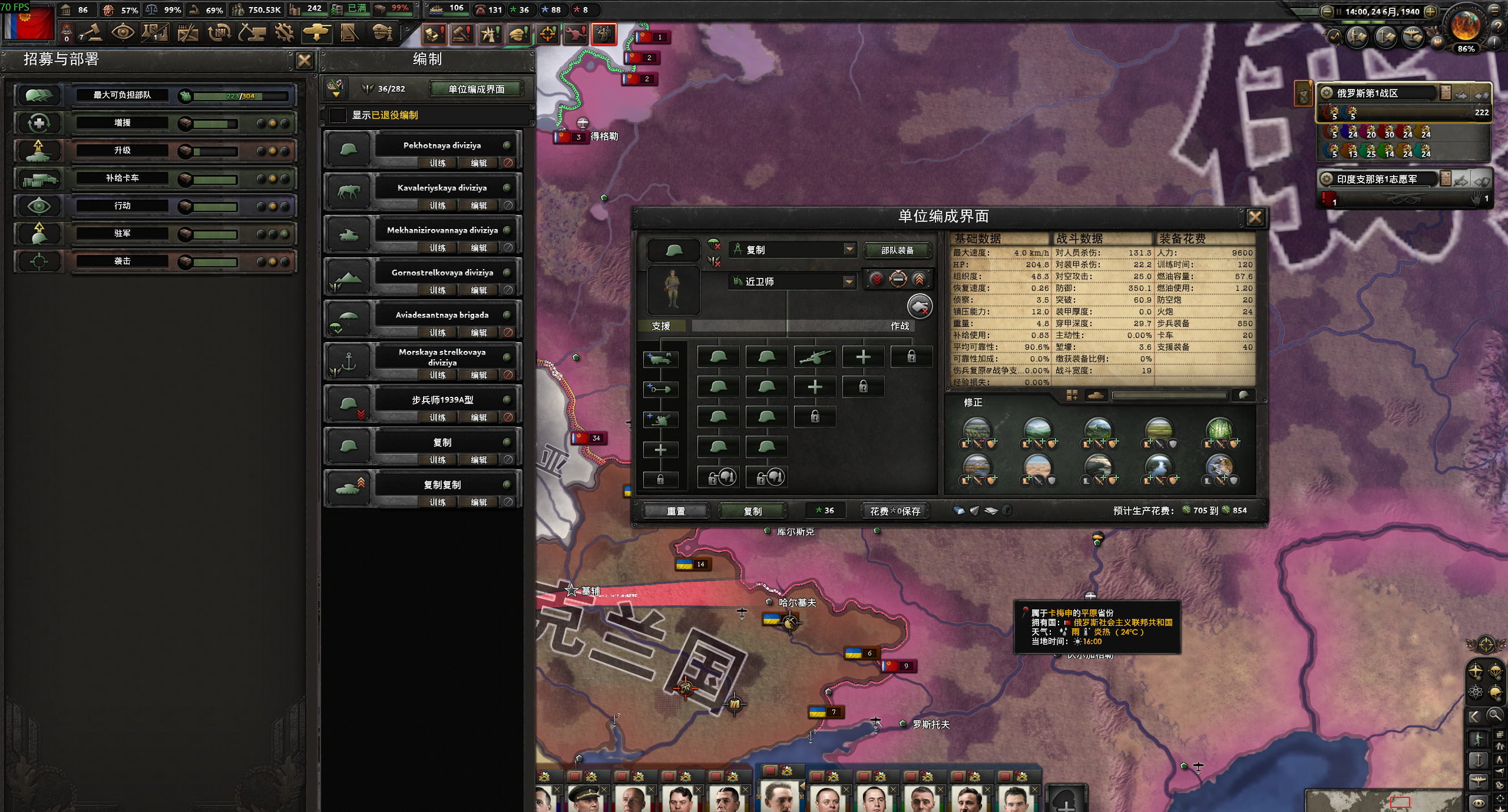Click the 复制 button beside 重置
Screen dimensions: 1508x812
tap(752, 511)
